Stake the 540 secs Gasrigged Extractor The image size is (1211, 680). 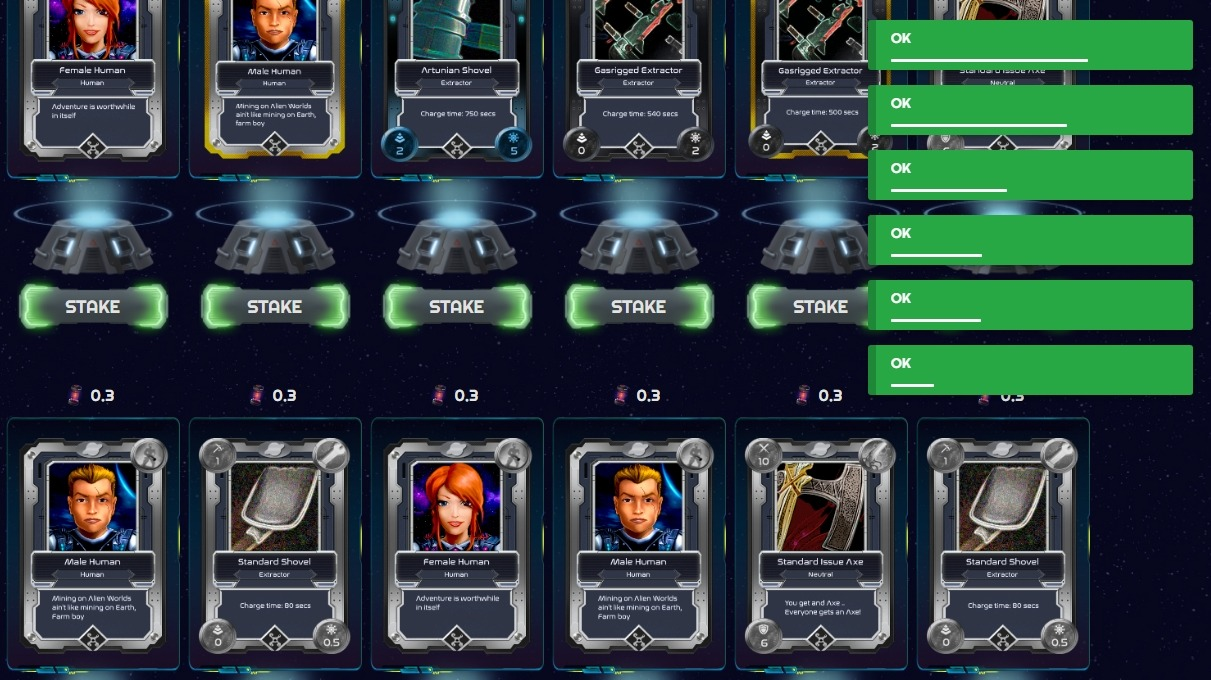(x=639, y=307)
